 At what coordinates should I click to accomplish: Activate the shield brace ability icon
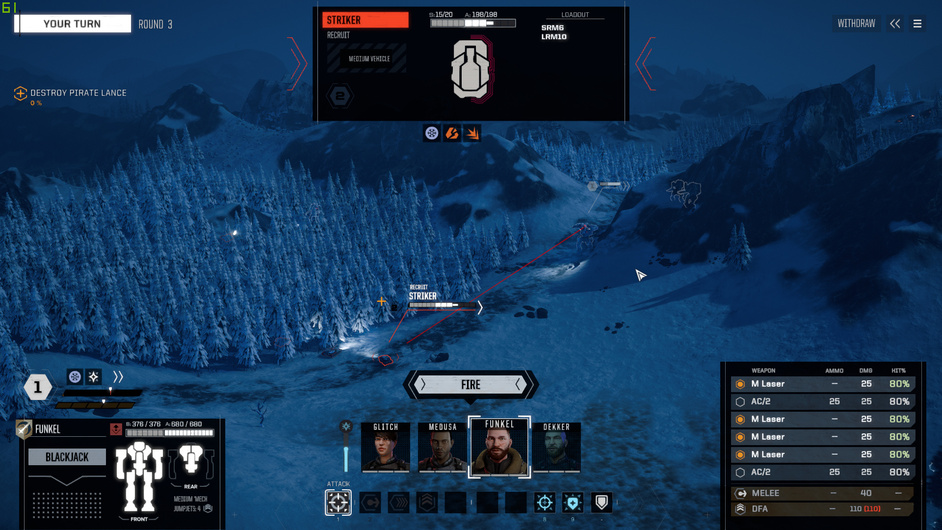click(x=601, y=502)
